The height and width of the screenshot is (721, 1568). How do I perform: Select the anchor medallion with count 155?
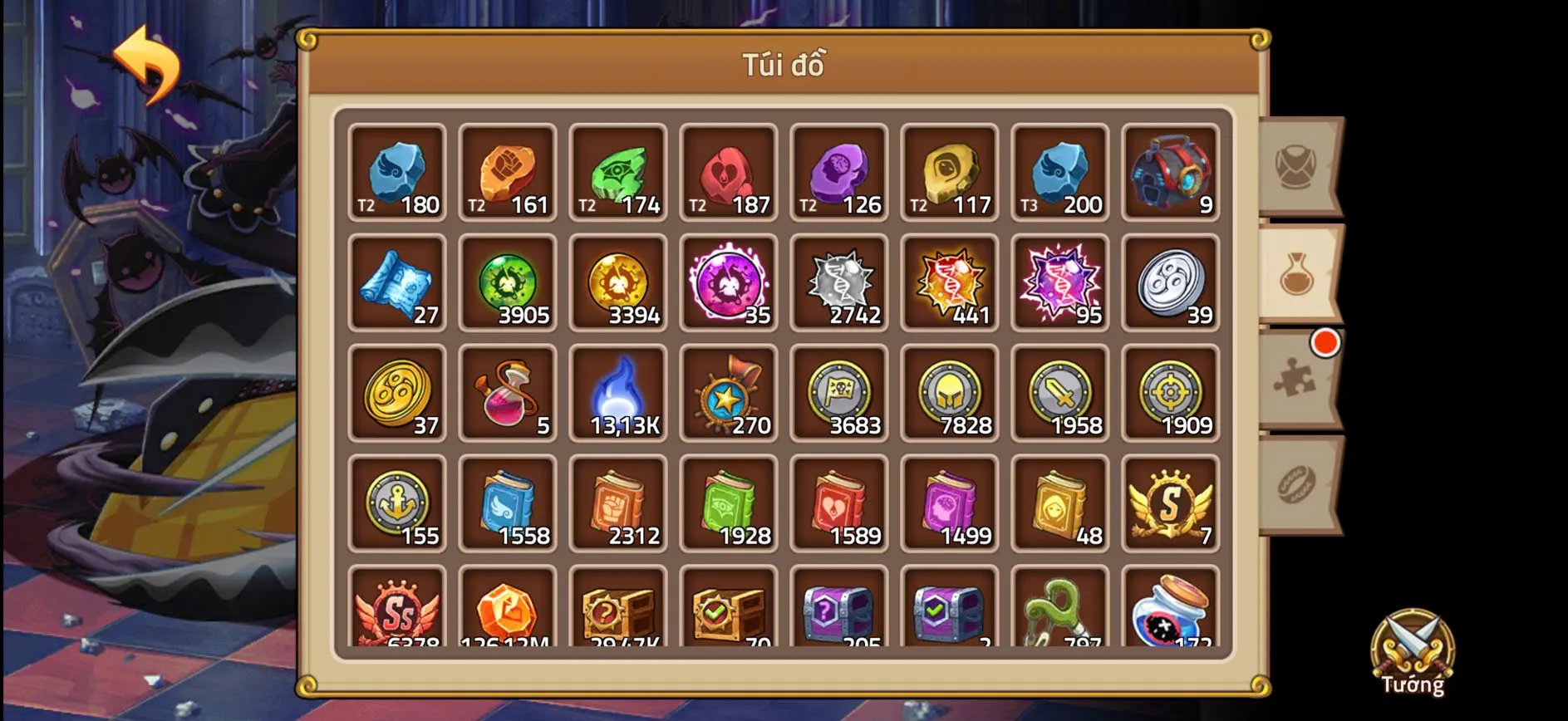click(x=397, y=505)
